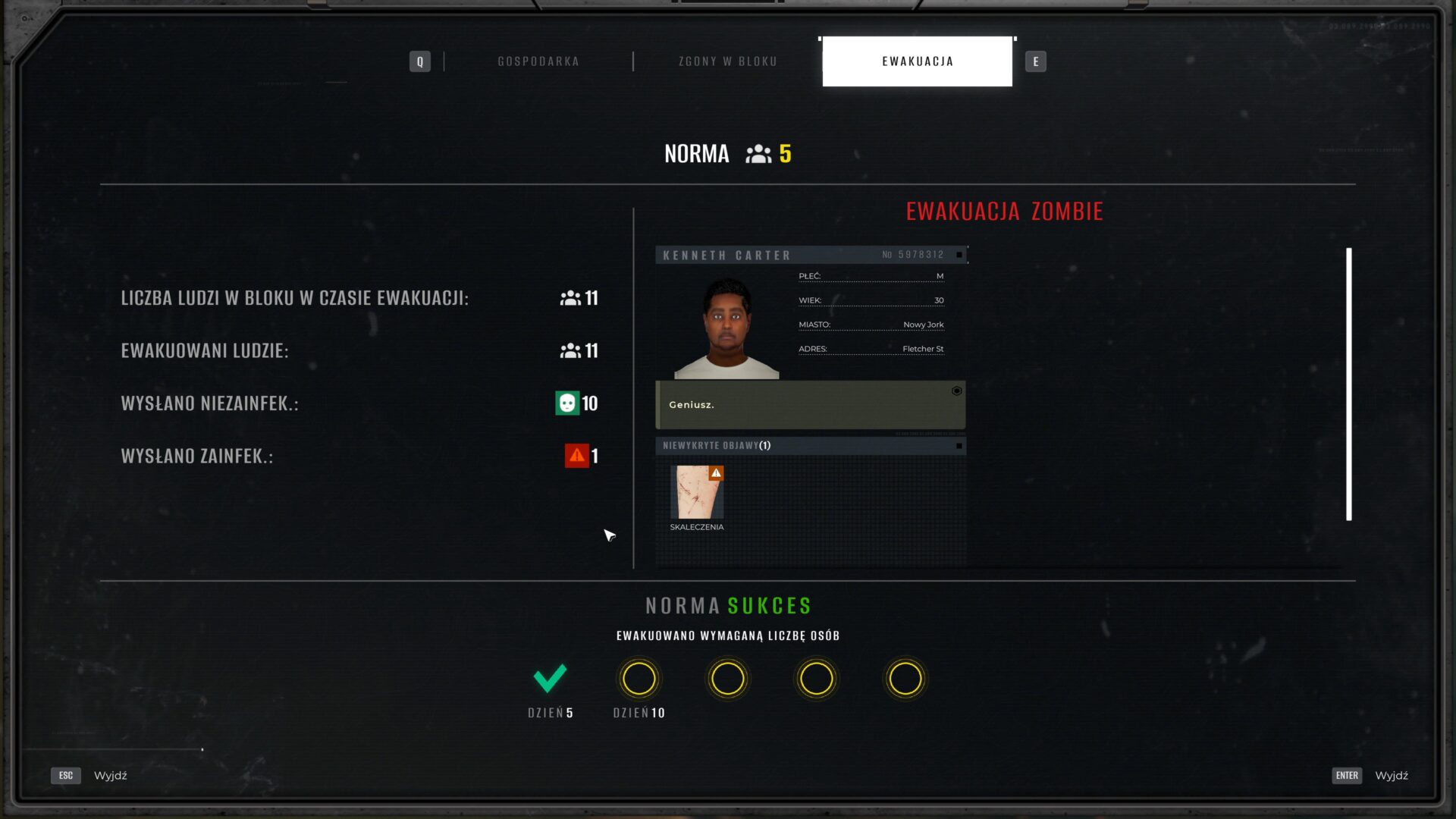Select the green checkmark for Dzień 5

tap(550, 678)
